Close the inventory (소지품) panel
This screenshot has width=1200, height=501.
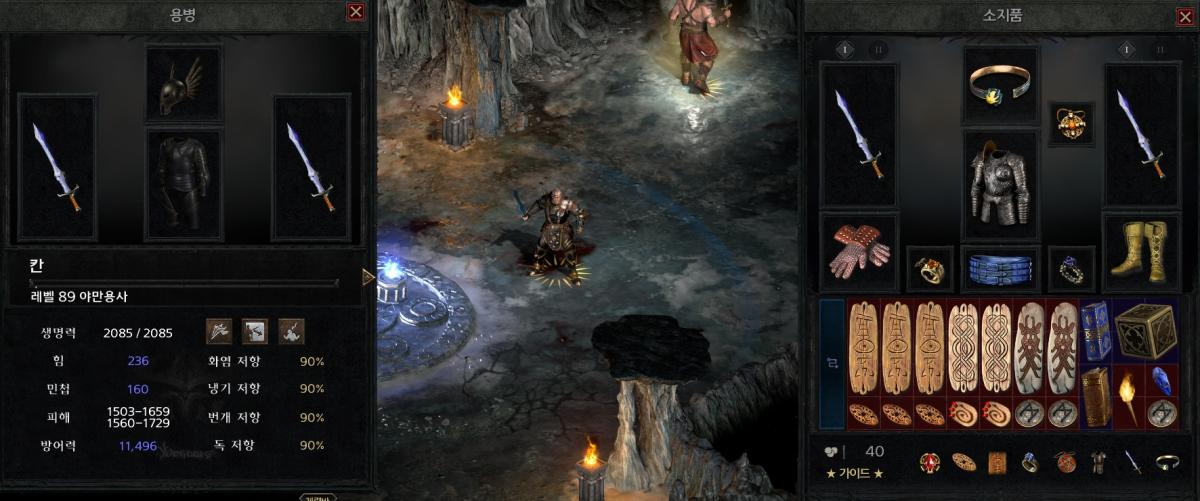[x=1185, y=17]
